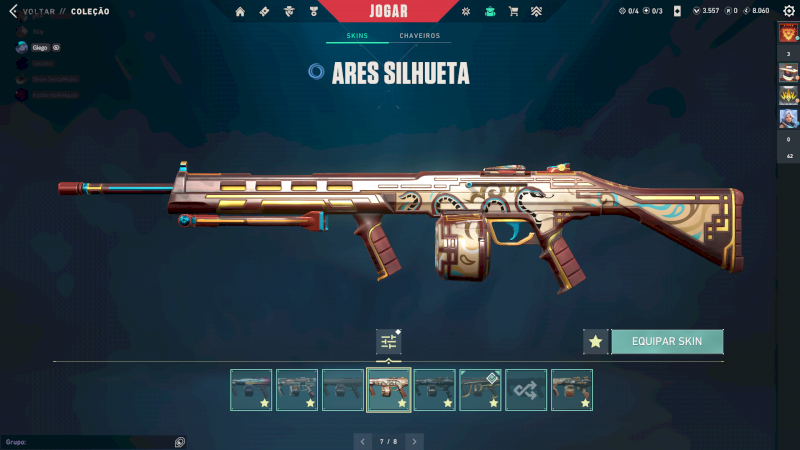Select the Skins tab

357,36
